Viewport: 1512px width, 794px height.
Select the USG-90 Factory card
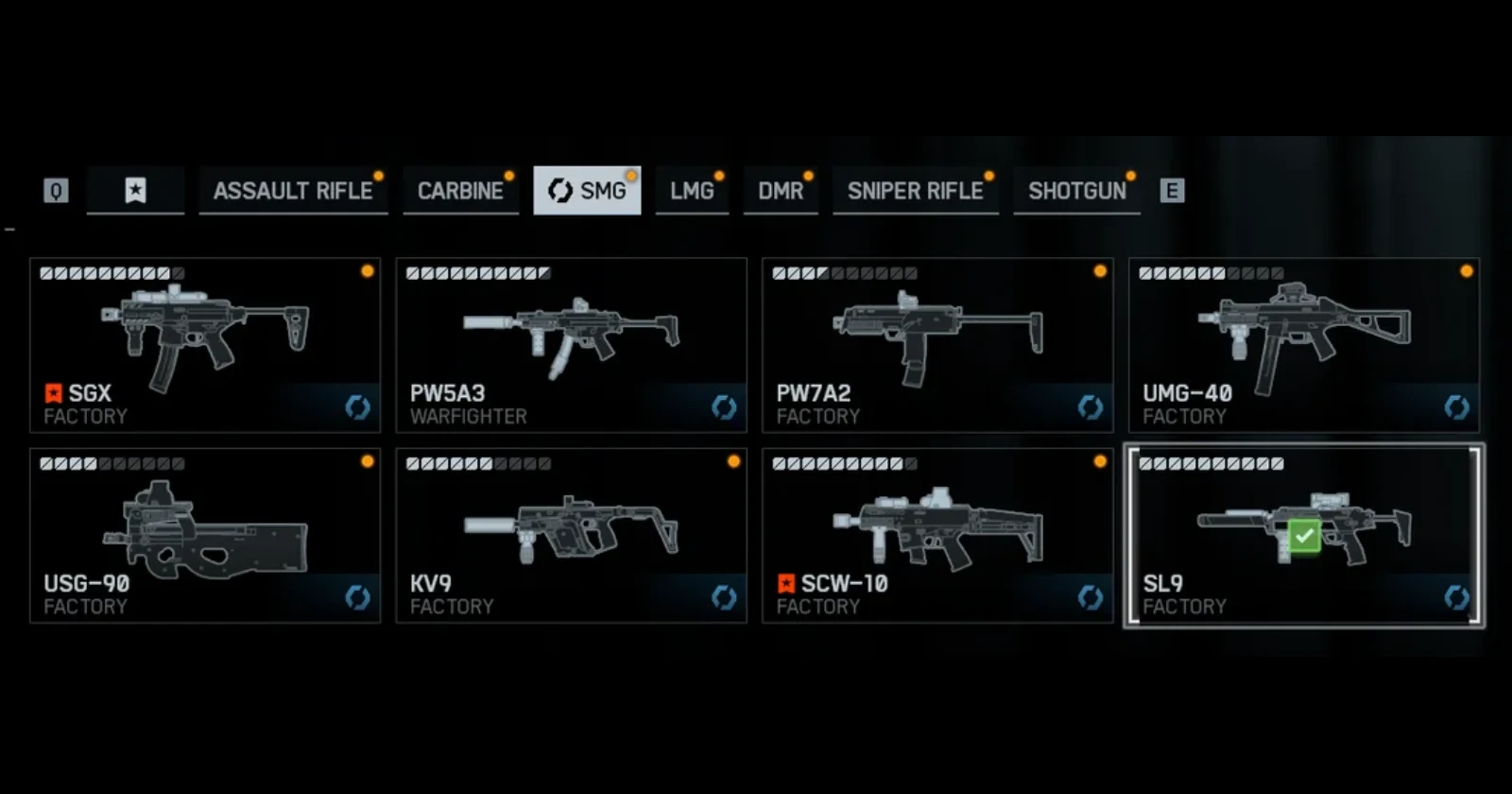pyautogui.click(x=205, y=535)
